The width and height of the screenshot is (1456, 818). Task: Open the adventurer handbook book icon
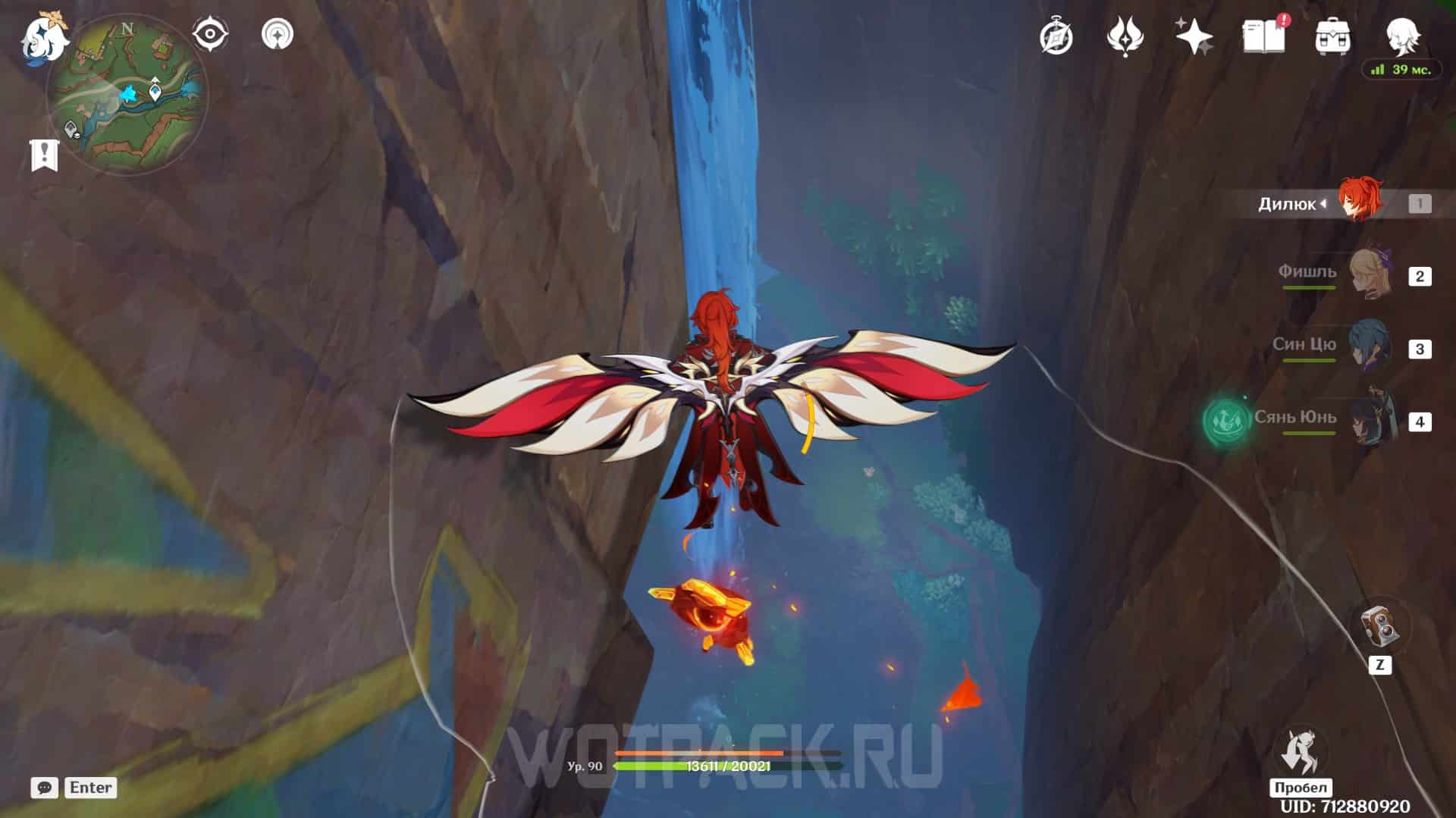1263,36
